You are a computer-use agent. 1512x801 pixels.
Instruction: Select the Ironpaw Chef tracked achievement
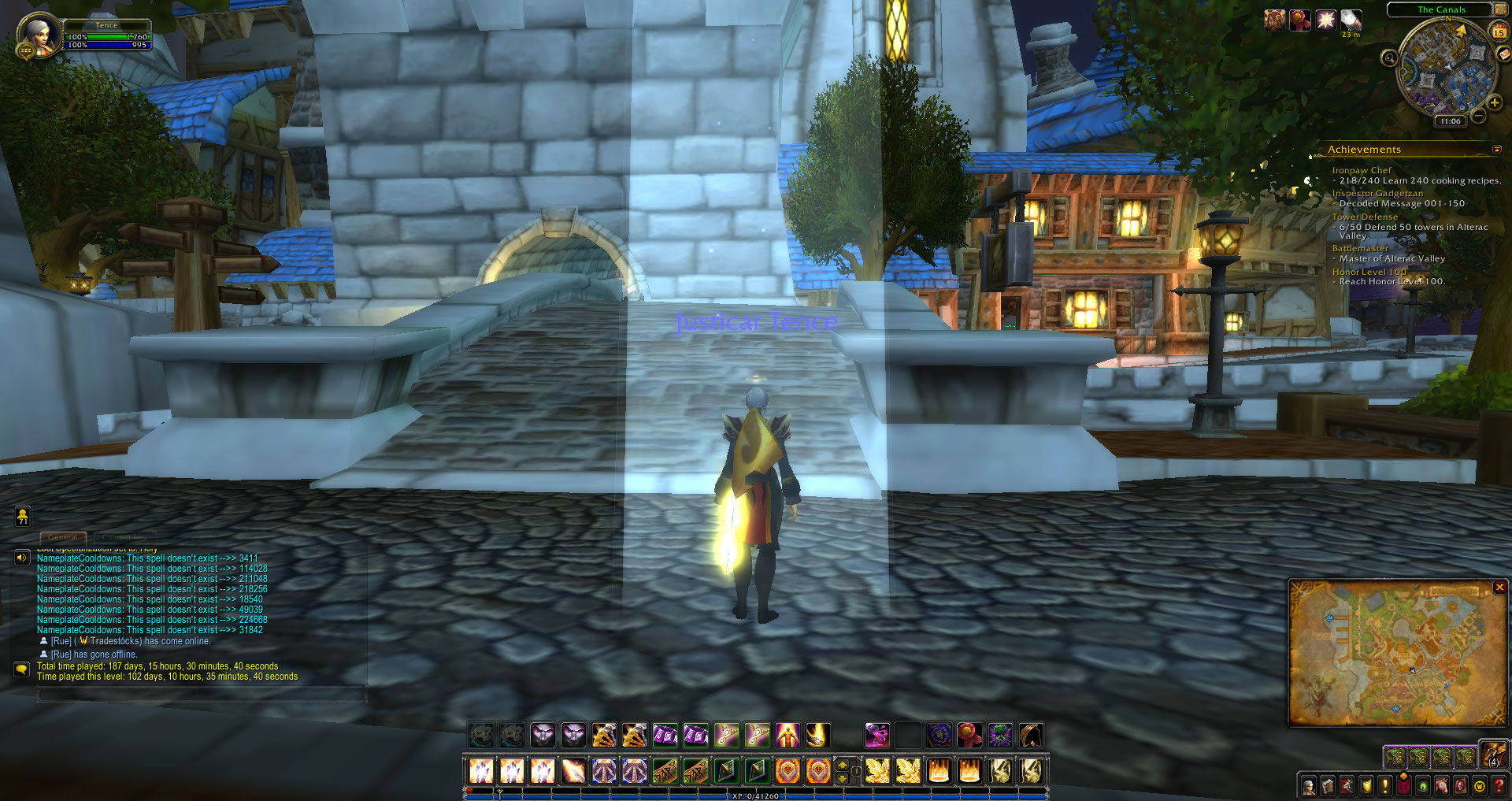[1361, 170]
